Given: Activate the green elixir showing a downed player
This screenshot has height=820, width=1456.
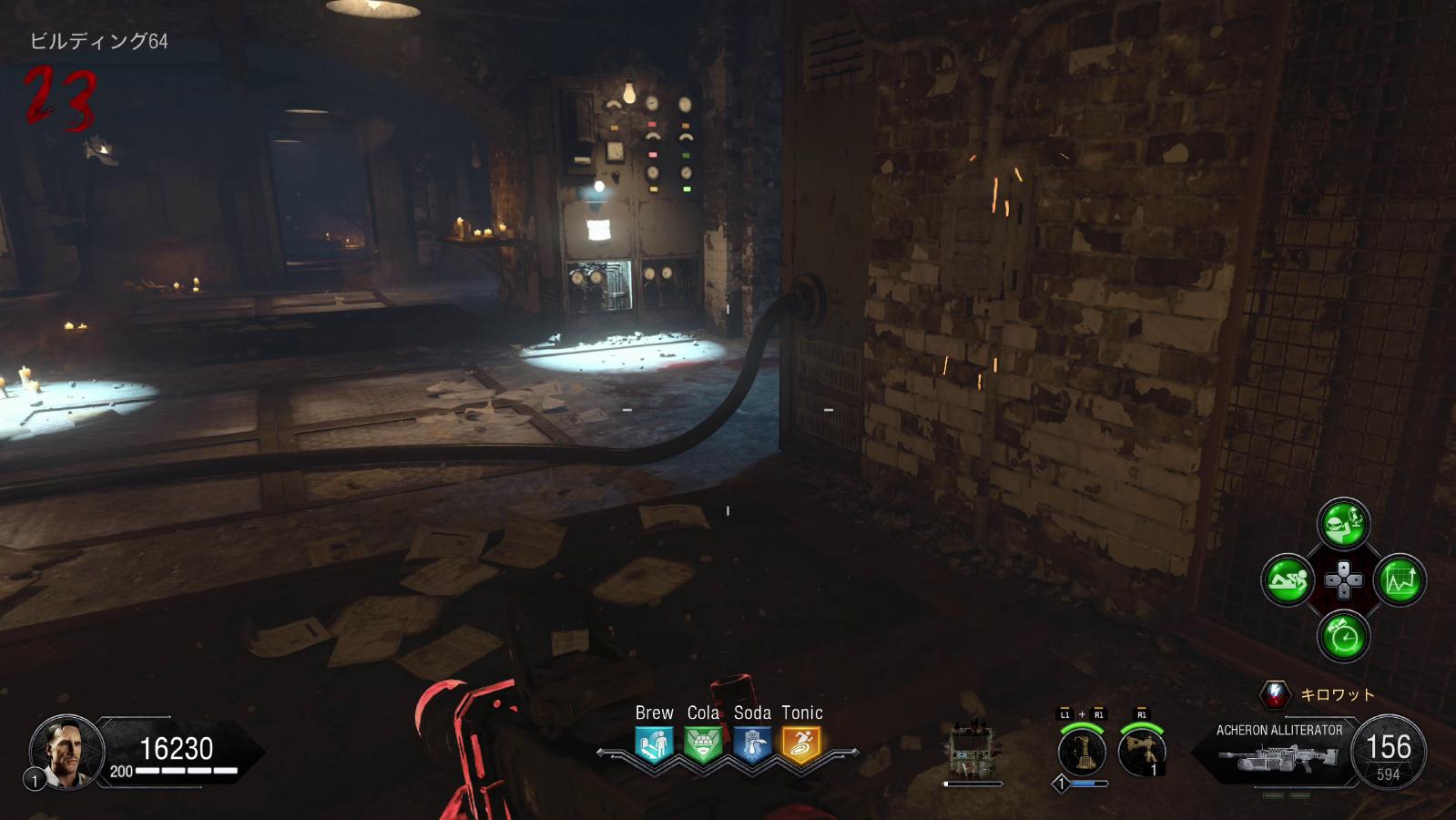Looking at the screenshot, I should [1287, 579].
